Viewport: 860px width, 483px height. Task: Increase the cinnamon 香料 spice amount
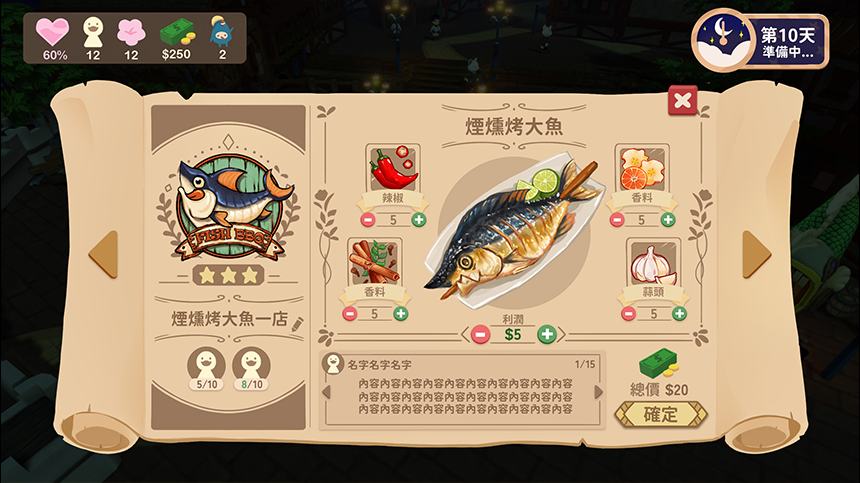401,313
